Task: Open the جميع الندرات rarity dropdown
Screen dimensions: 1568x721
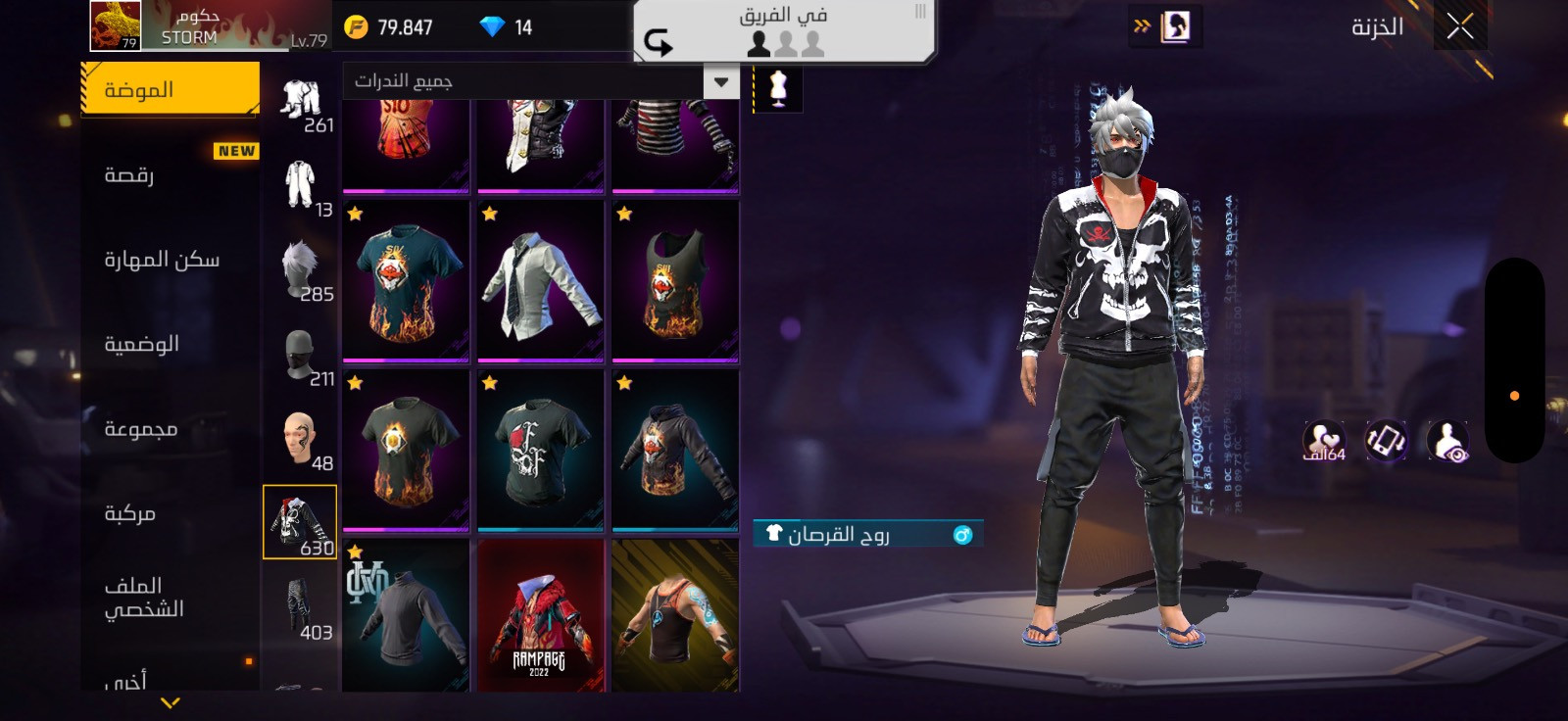Action: [x=540, y=81]
